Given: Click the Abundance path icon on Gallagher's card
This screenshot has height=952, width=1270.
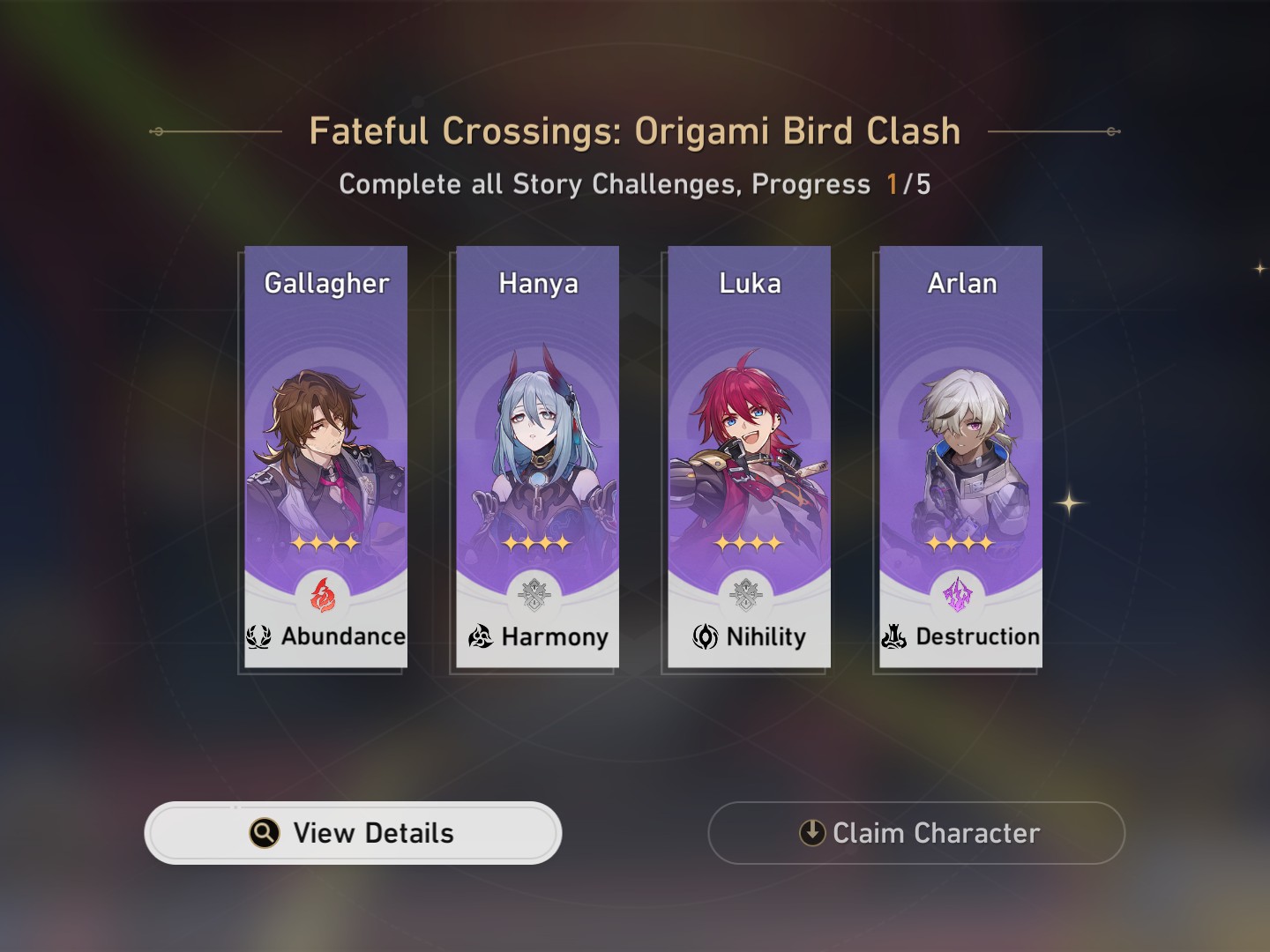Looking at the screenshot, I should coord(256,636).
